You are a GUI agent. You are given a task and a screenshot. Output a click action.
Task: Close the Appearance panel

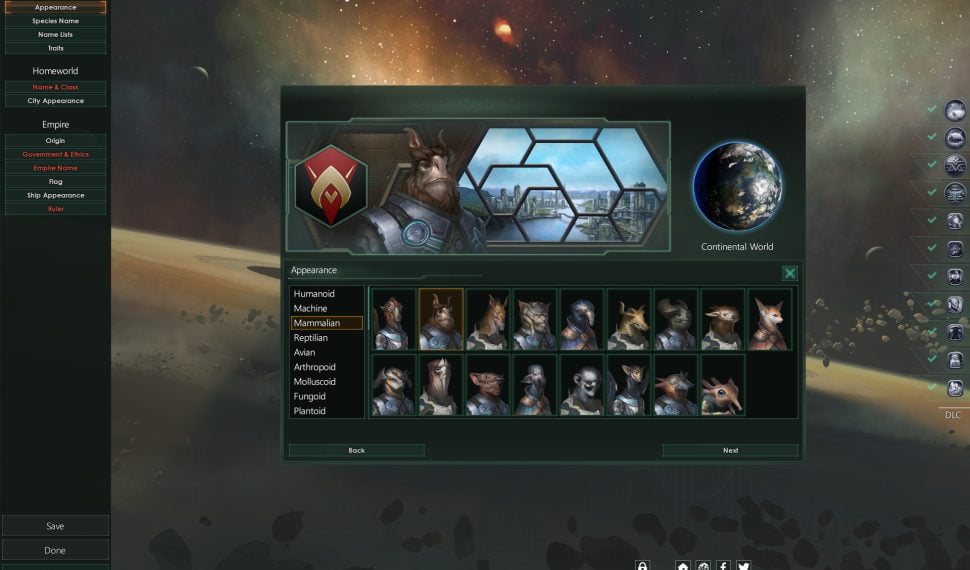click(x=790, y=273)
